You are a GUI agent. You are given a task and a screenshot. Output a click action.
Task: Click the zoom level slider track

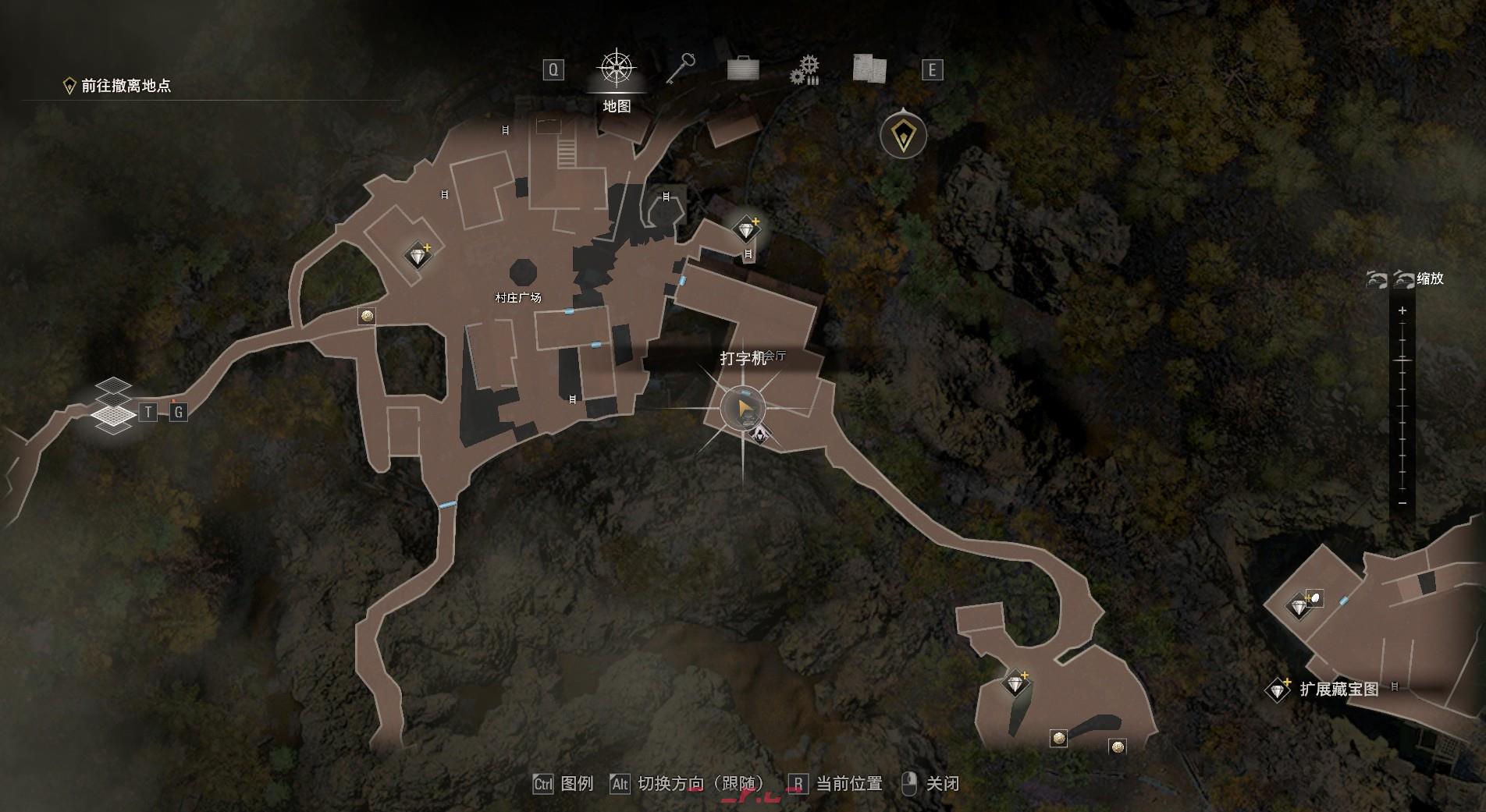pos(1402,406)
